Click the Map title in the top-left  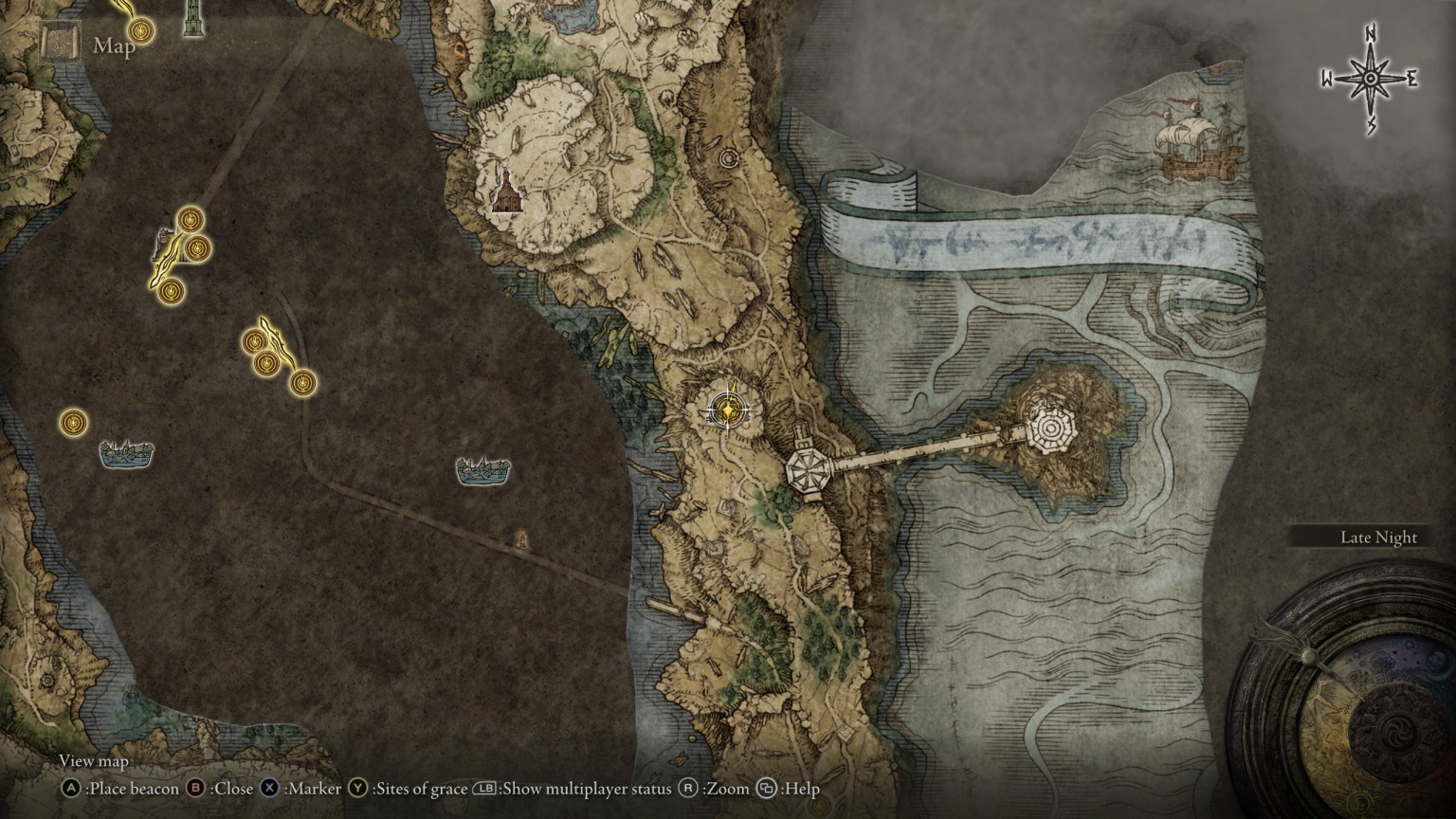[x=112, y=46]
